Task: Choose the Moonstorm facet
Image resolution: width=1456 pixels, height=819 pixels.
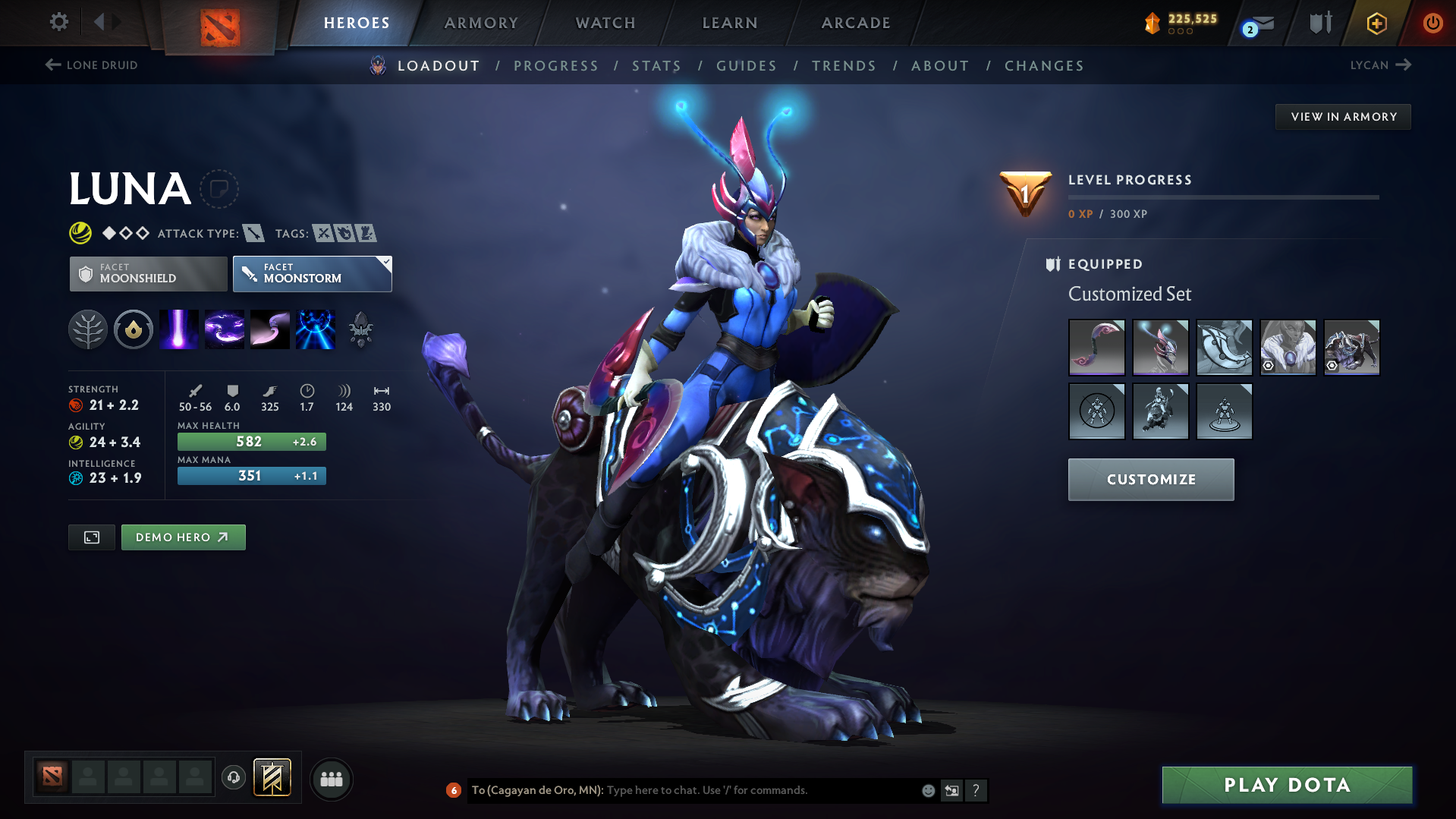Action: click(312, 273)
